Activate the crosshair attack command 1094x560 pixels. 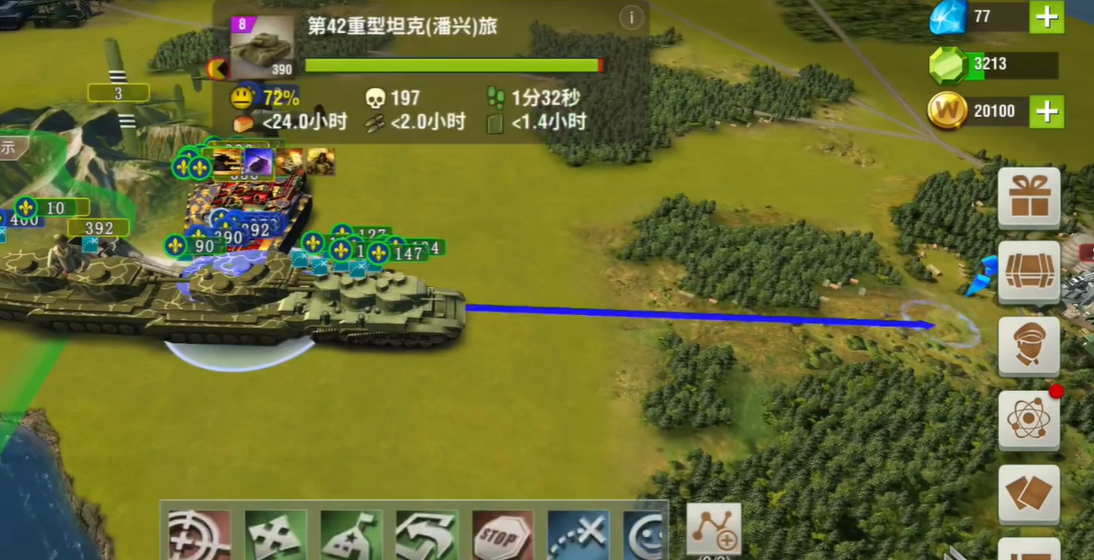click(x=198, y=537)
